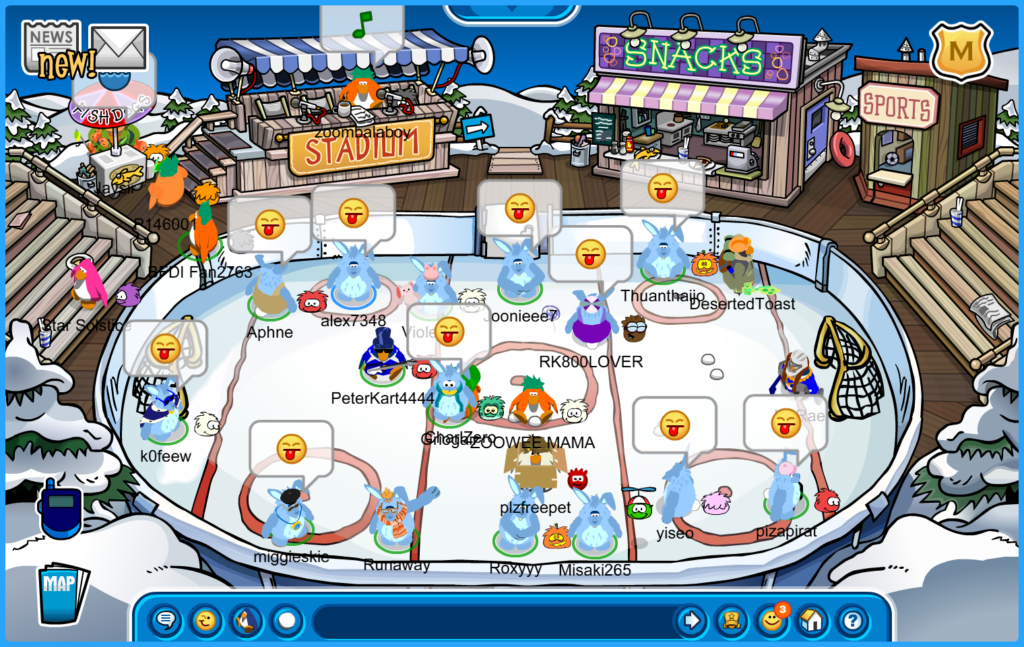Open the buddy list smiley icon
The width and height of the screenshot is (1024, 647).
(771, 621)
